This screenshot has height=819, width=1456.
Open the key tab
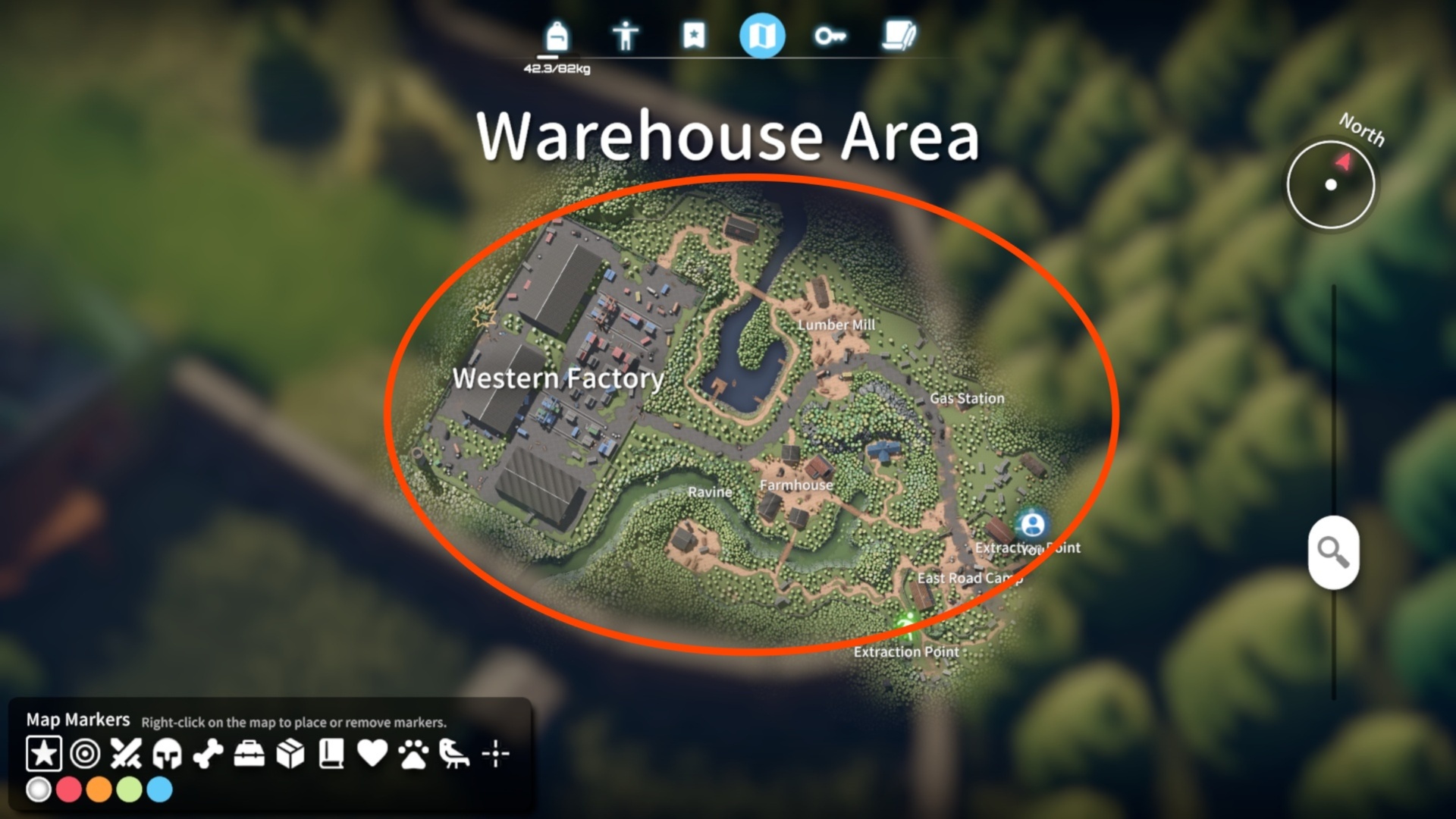(830, 36)
